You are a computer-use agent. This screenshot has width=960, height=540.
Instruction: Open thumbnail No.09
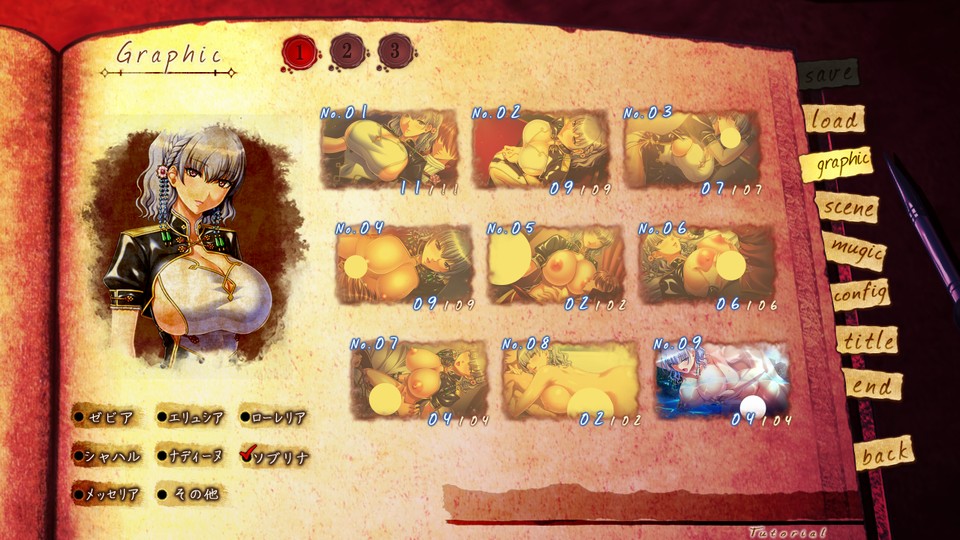(x=722, y=380)
